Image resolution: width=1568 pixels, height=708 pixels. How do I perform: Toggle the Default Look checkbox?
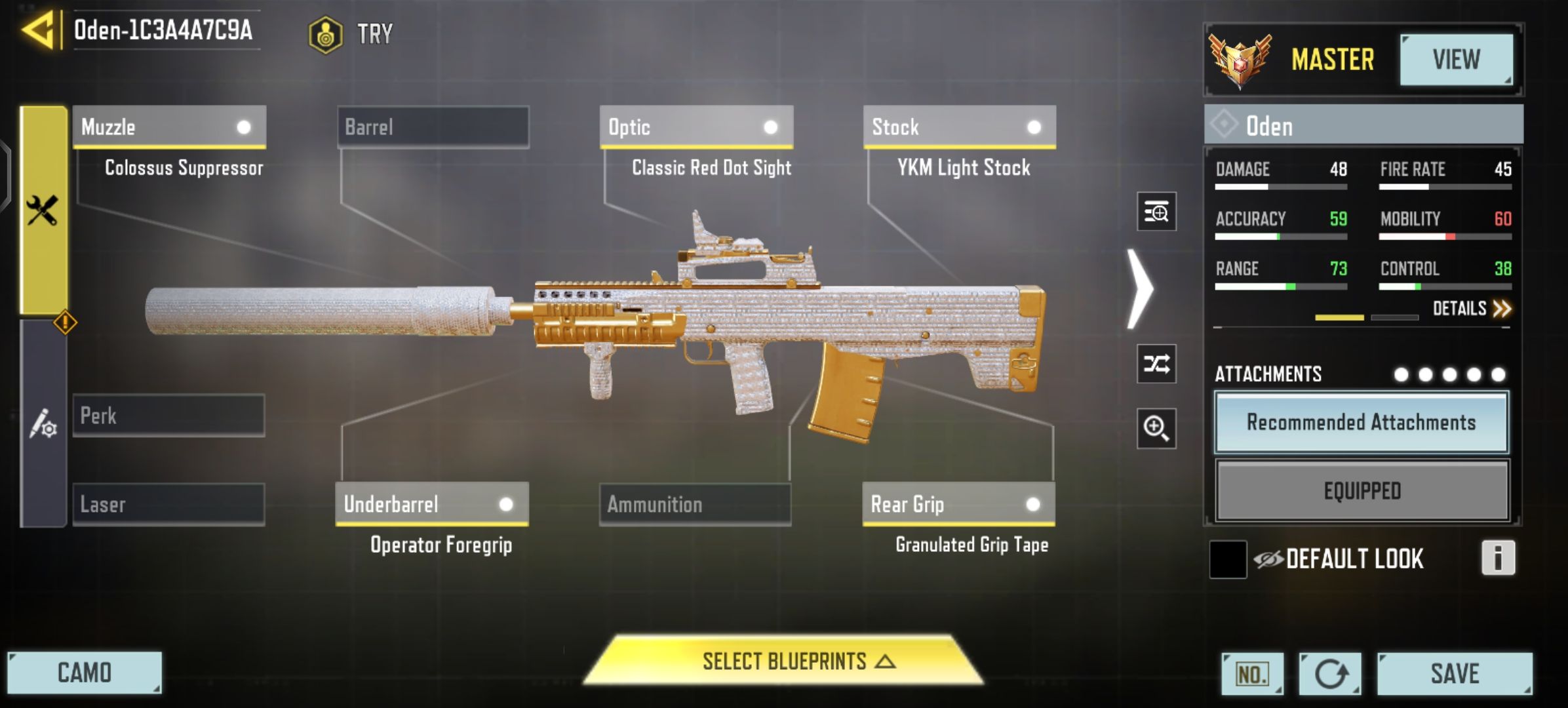tap(1228, 559)
